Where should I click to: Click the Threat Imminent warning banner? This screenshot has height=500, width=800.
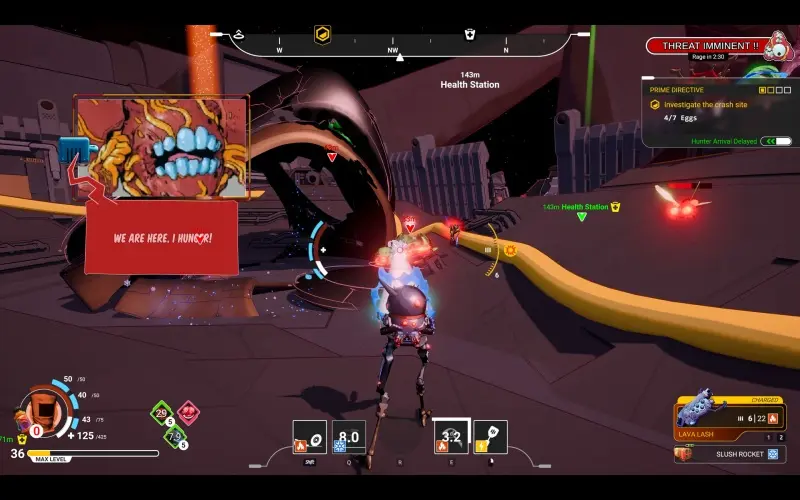(710, 45)
